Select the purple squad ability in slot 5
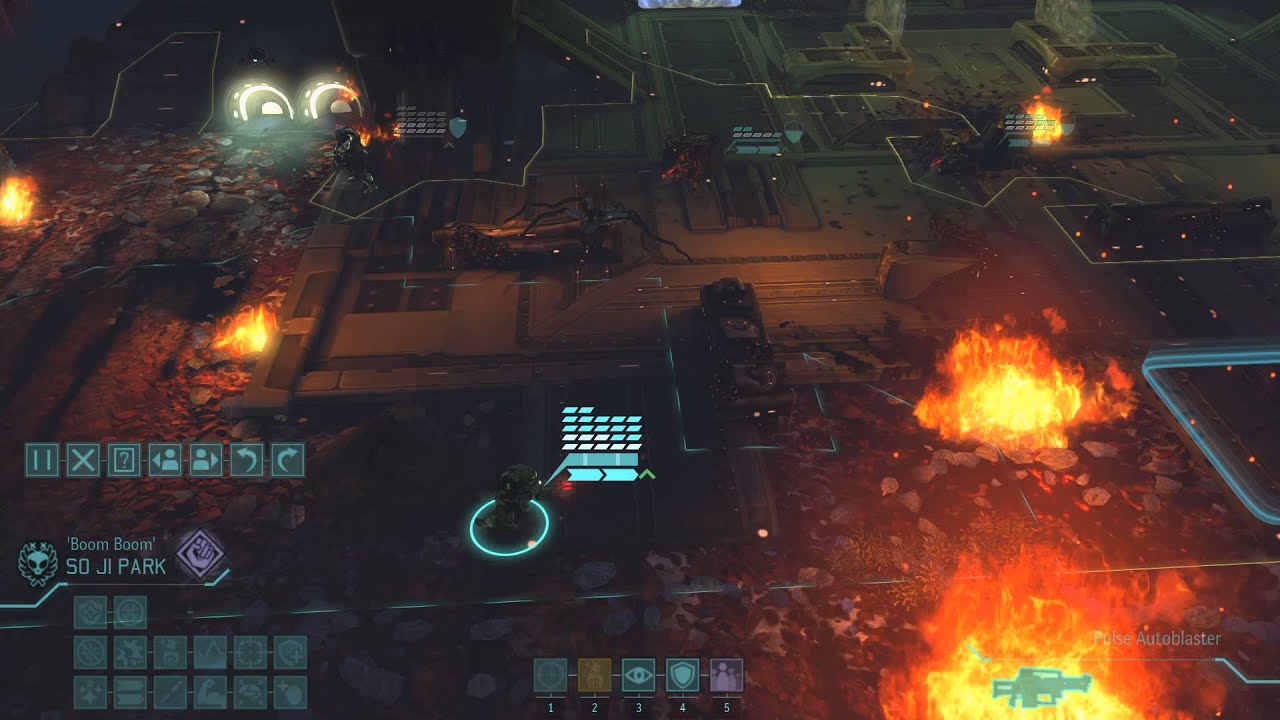Image resolution: width=1280 pixels, height=720 pixels. click(726, 675)
